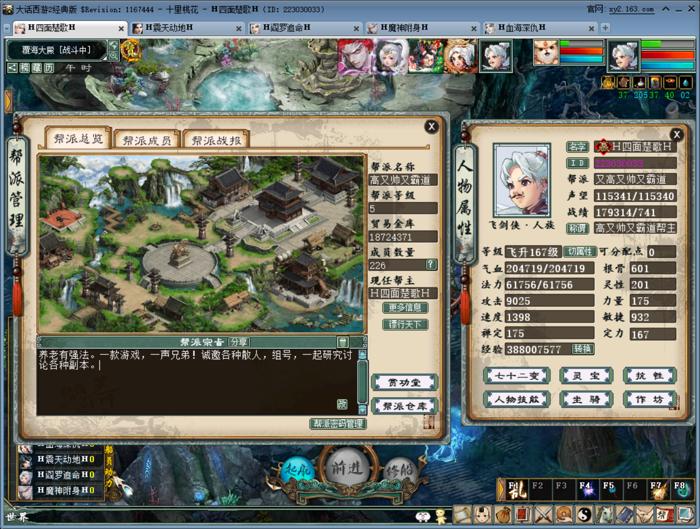Click the 帮派密码管理 button
Image resolution: width=700 pixels, height=529 pixels.
click(338, 424)
